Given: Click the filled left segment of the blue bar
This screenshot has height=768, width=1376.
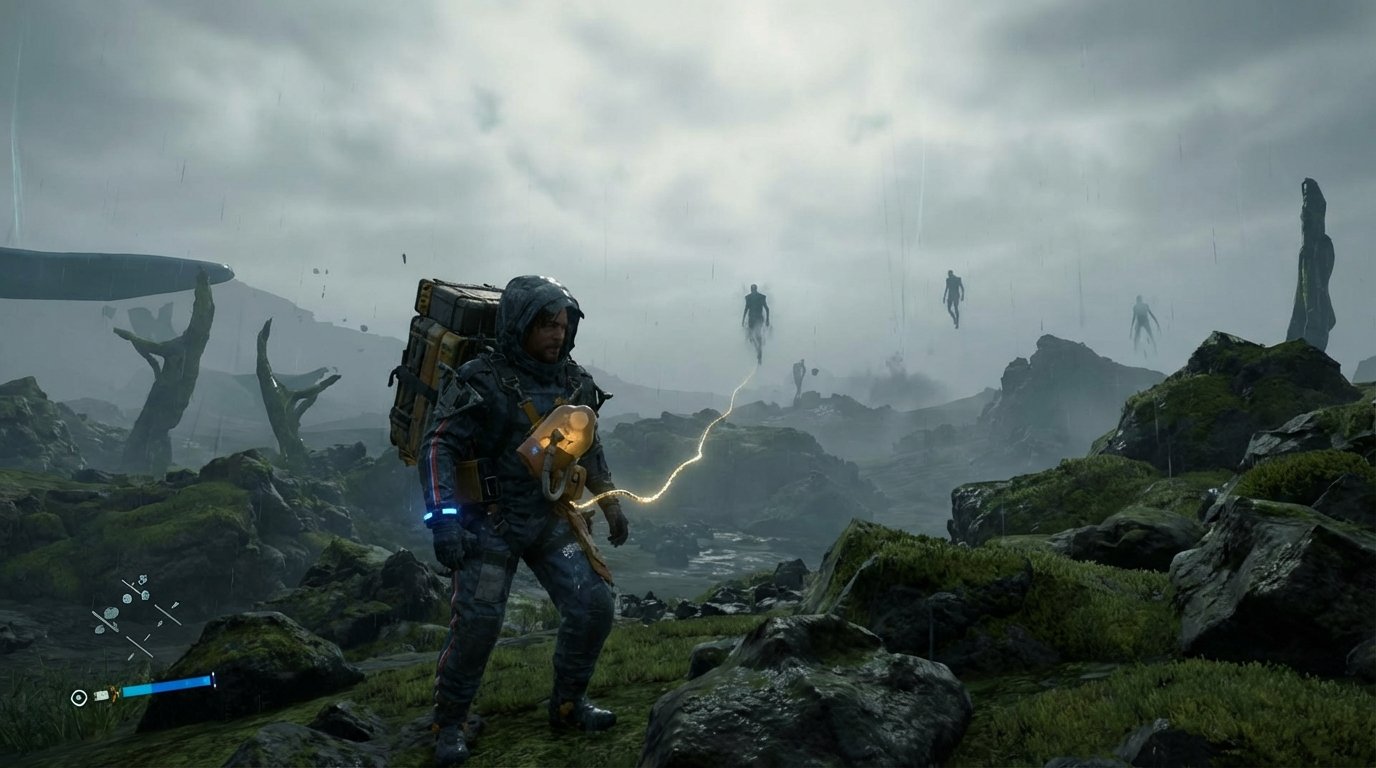Looking at the screenshot, I should pos(135,689).
